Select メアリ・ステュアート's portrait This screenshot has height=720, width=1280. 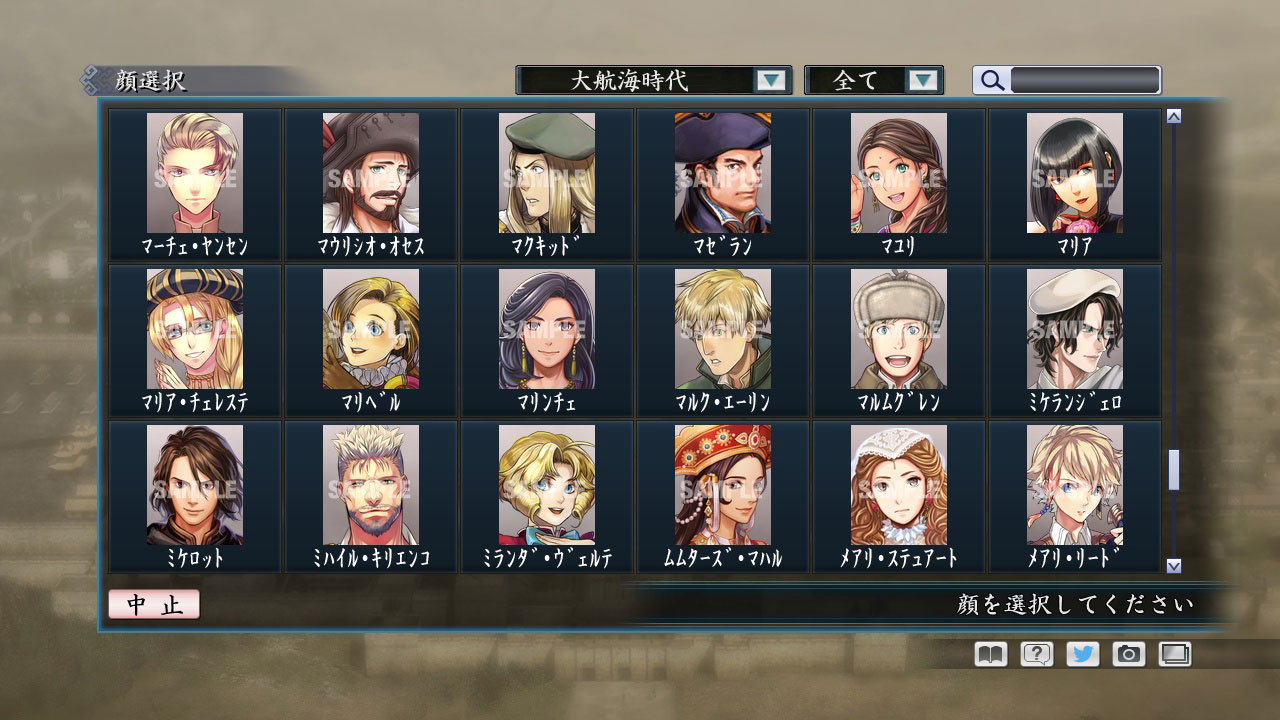(899, 485)
